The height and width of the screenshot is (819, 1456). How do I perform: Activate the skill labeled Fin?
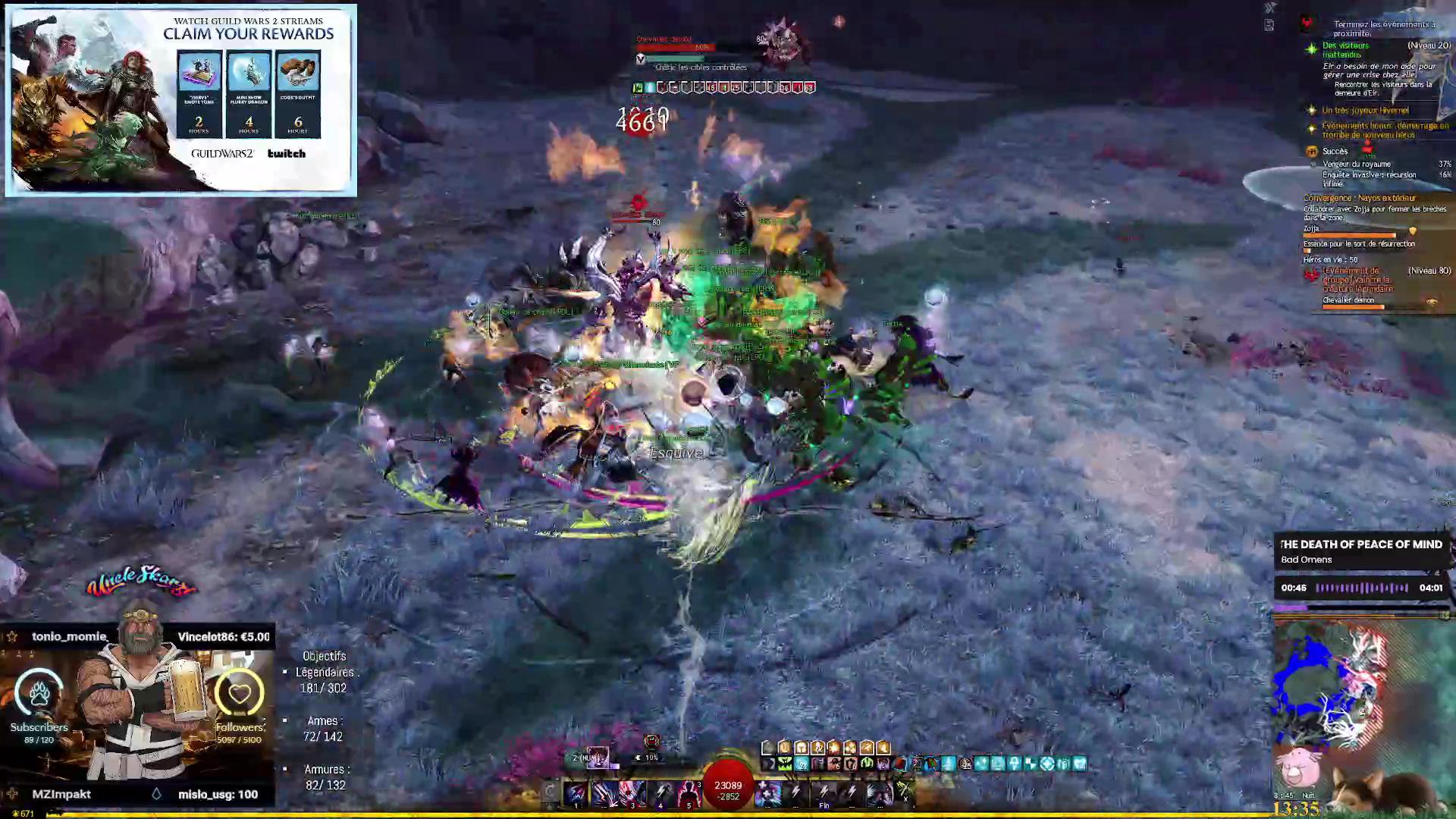point(824,793)
